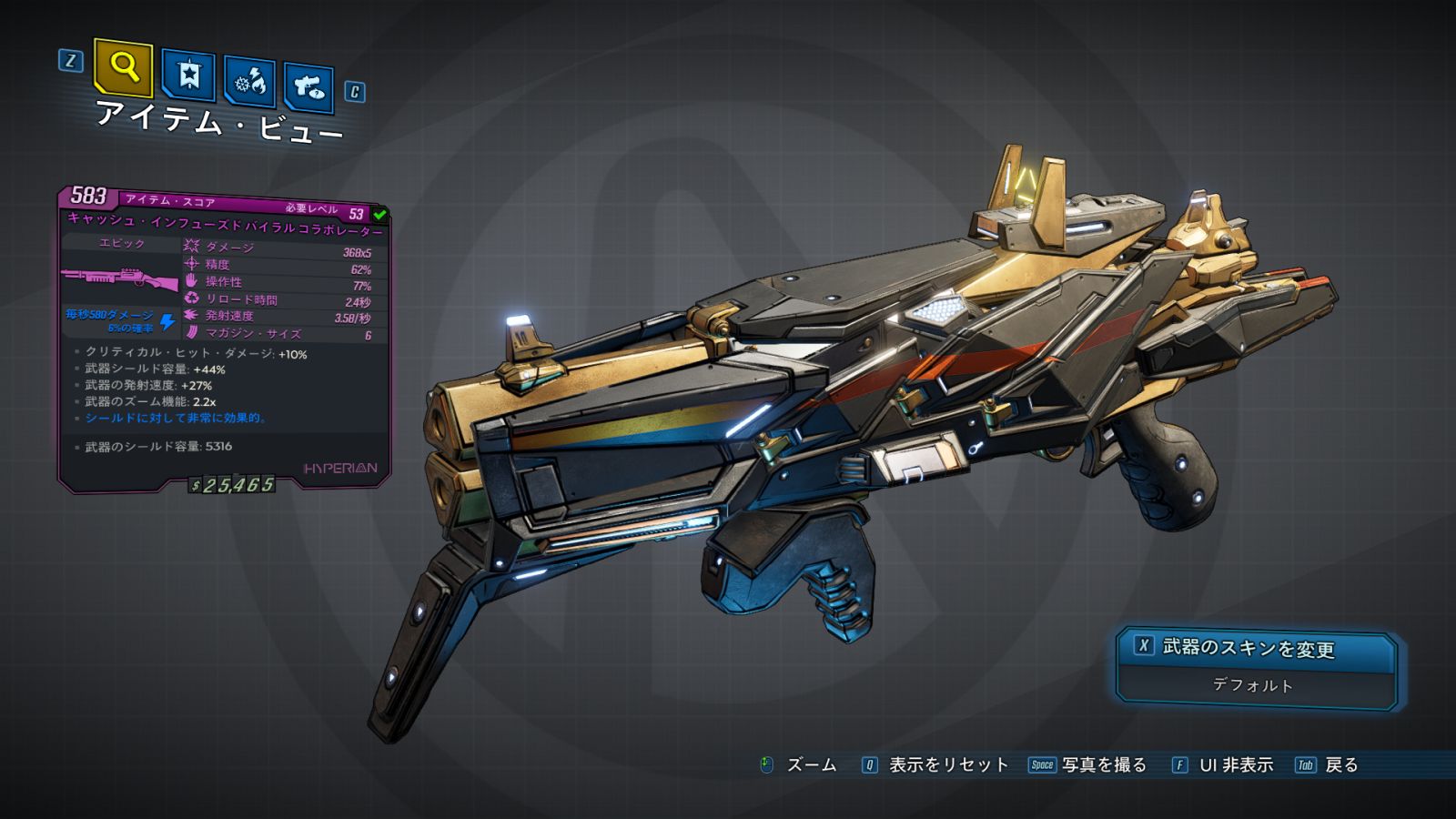Click the weapon item card thumbnail
The width and height of the screenshot is (1456, 819).
point(120,278)
